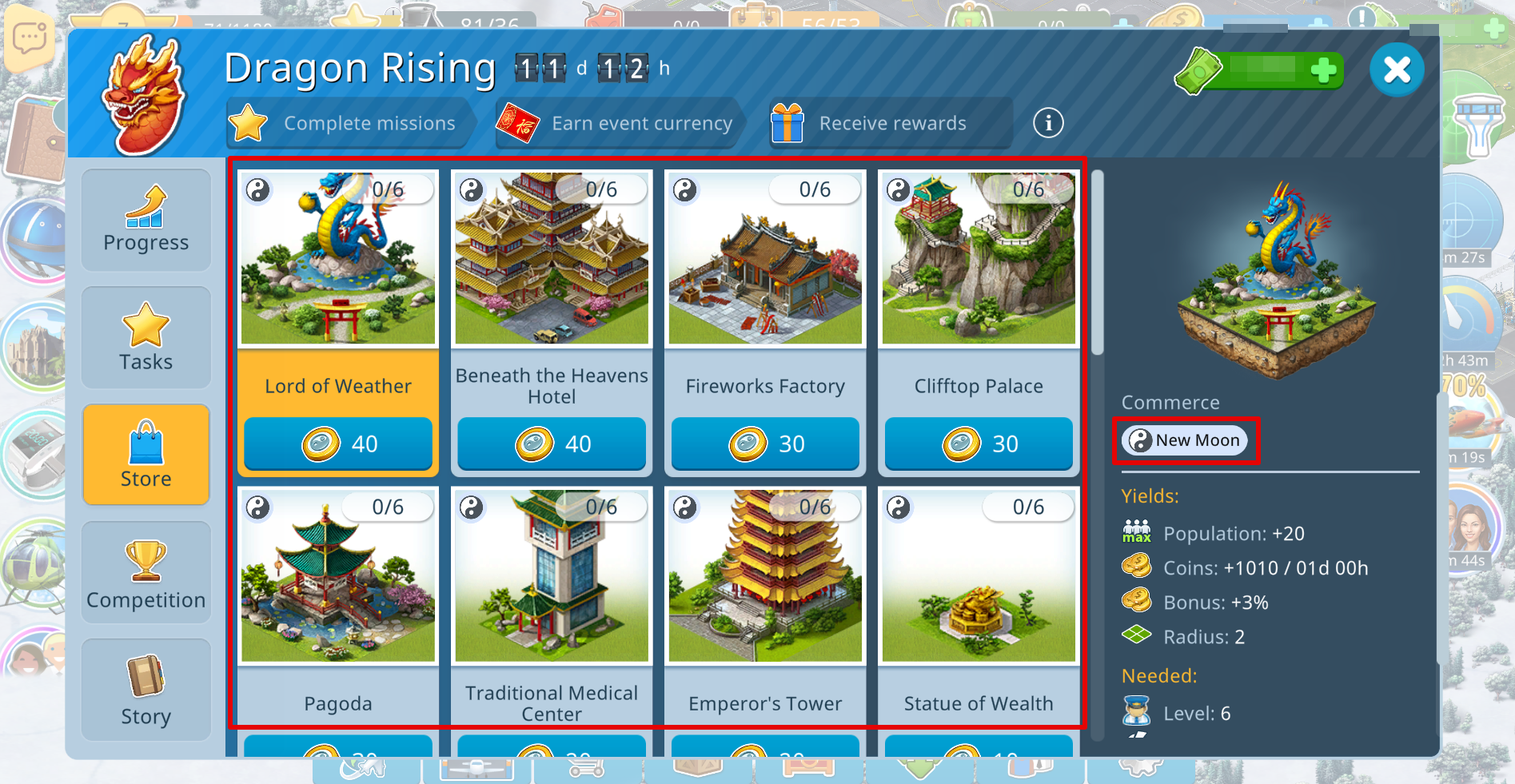The image size is (1515, 784).
Task: Purchase Clifftop Palace for 30 coins
Action: pos(979,444)
